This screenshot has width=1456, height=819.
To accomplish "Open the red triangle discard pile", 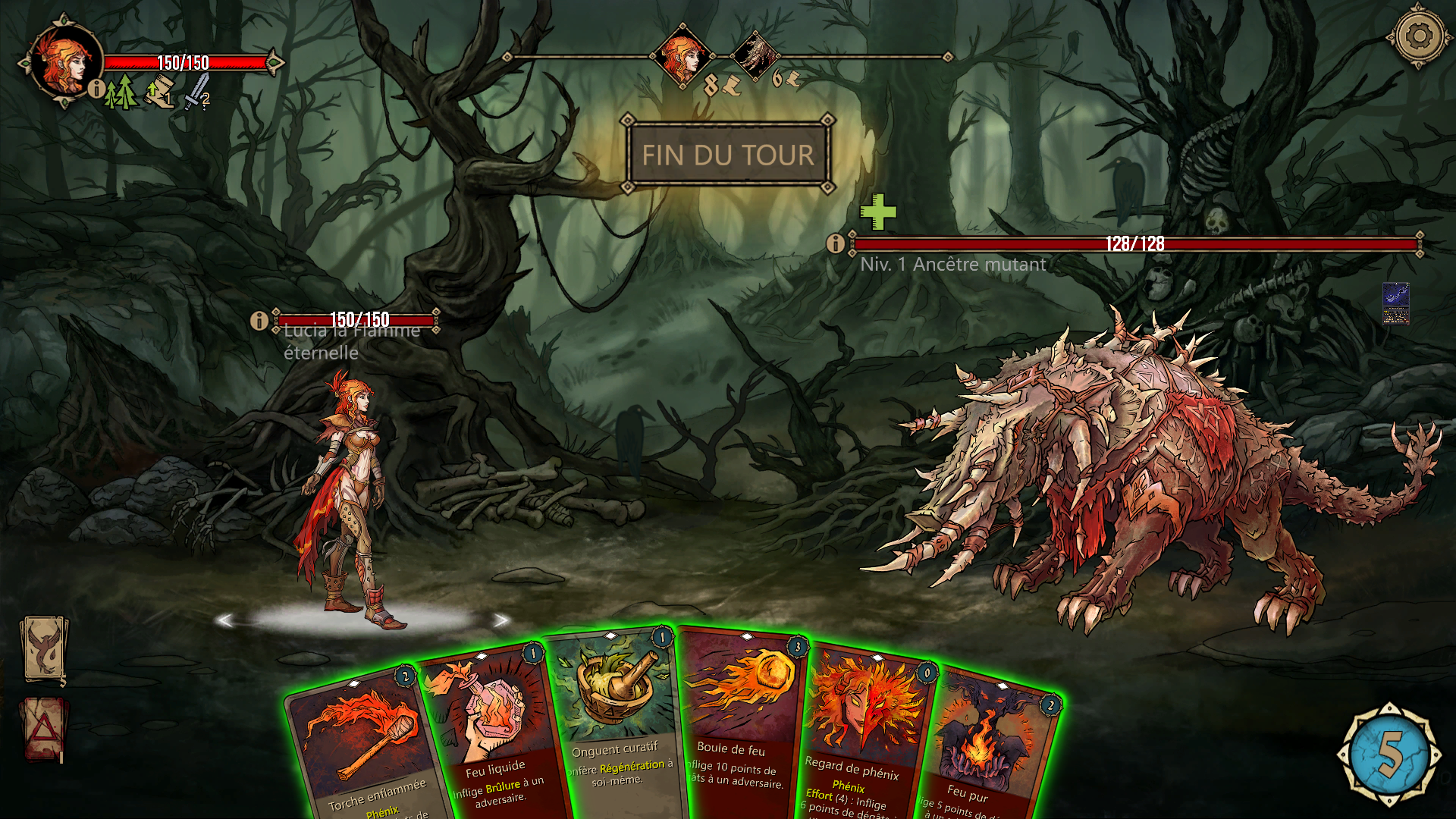I will coord(44,730).
